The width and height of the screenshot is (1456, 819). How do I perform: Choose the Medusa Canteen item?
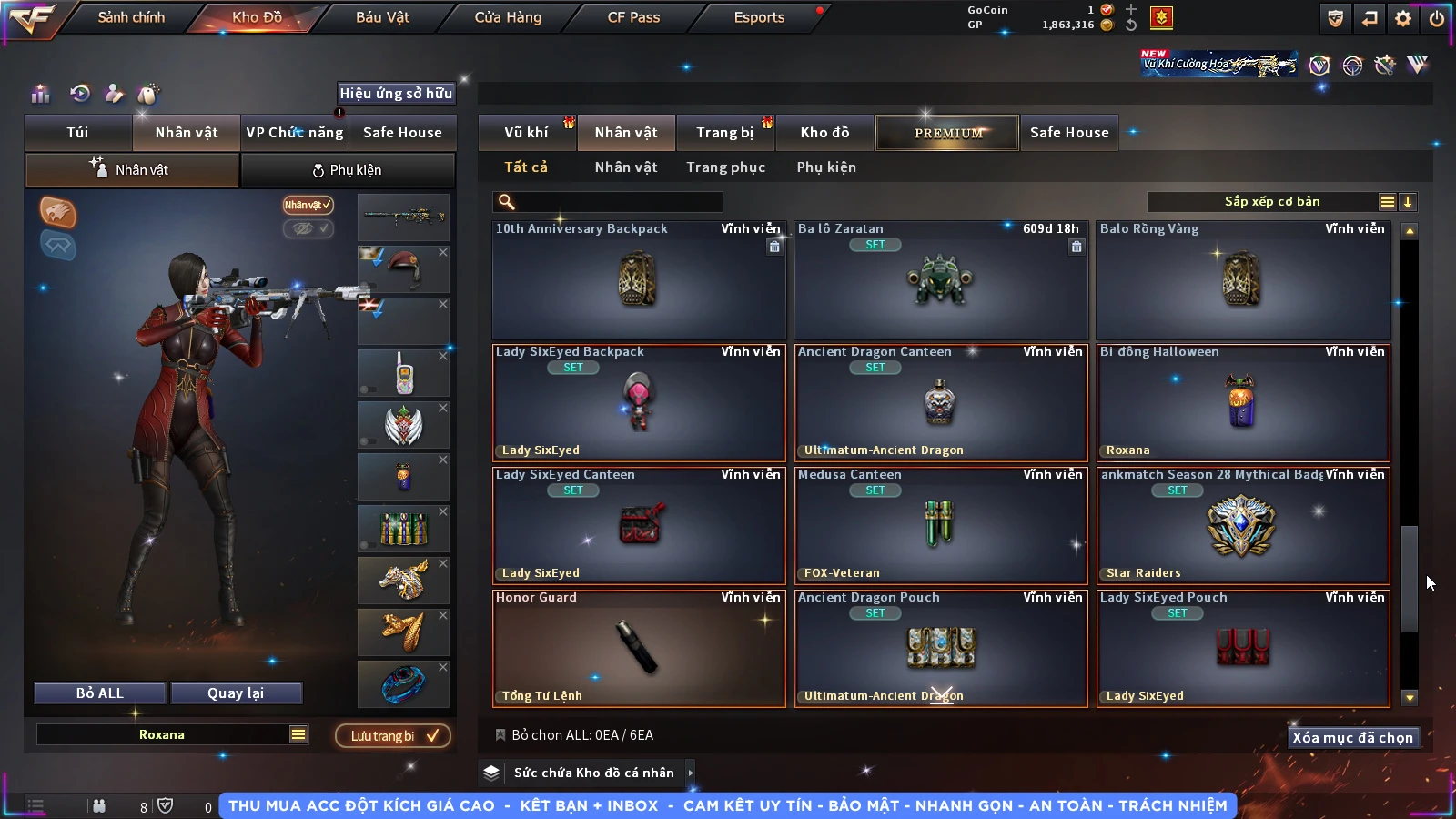(x=941, y=525)
